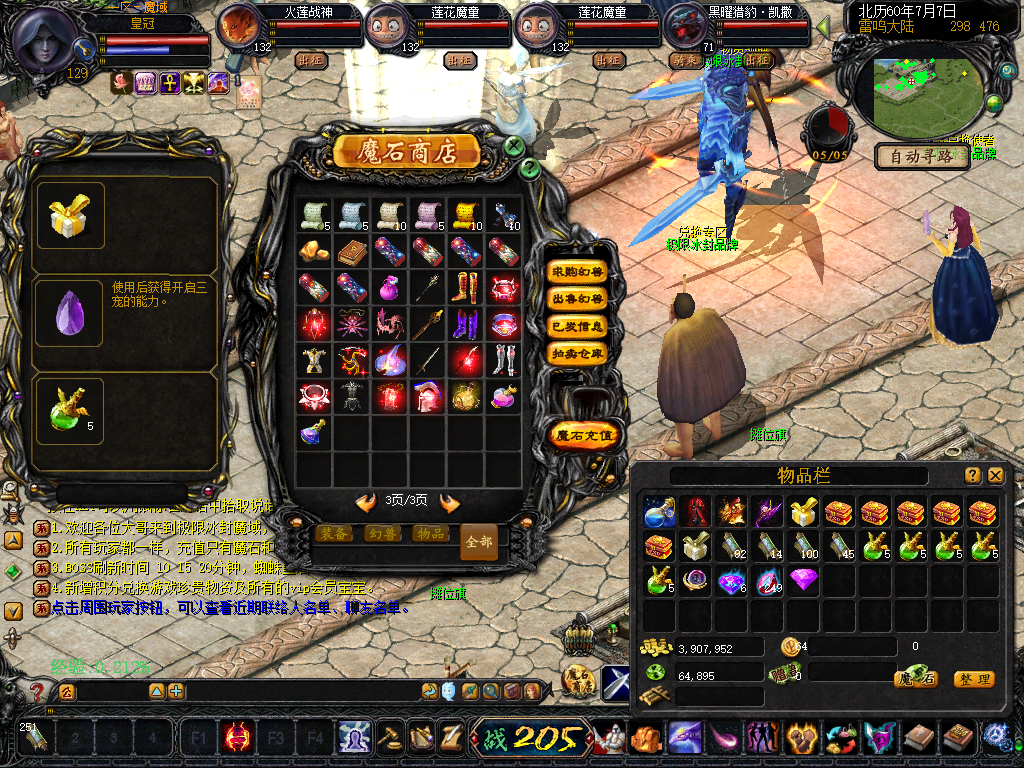
Task: Click the 出售幻兽 button
Action: tap(578, 299)
